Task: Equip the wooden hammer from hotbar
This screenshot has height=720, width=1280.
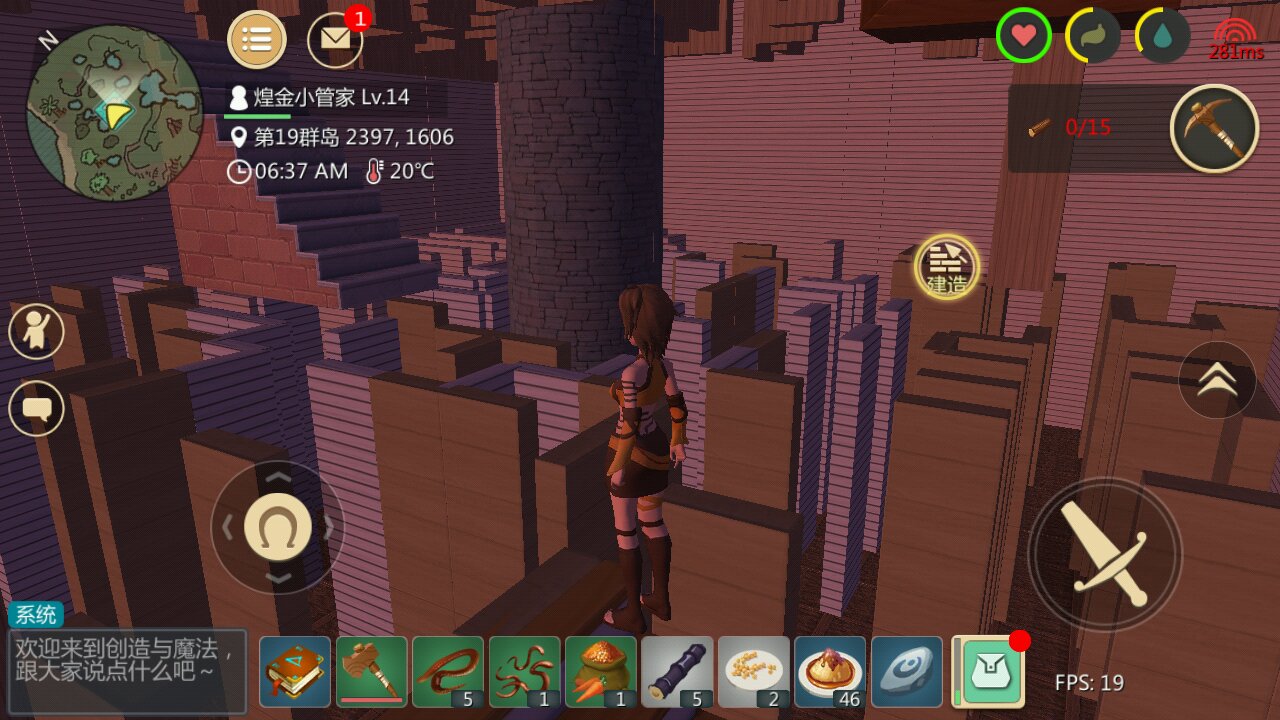Action: tap(372, 672)
